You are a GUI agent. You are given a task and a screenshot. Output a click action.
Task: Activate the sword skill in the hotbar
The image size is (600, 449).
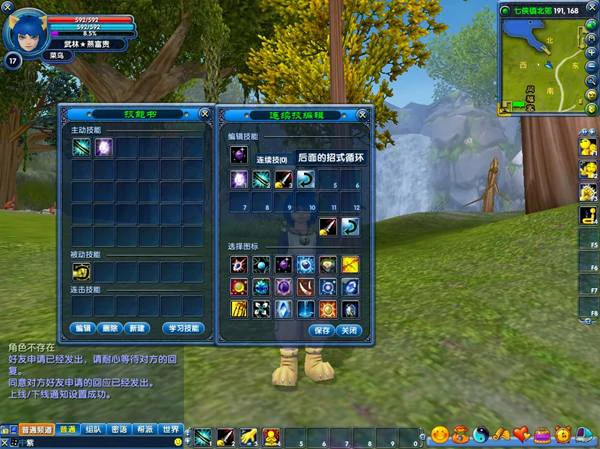[225, 437]
